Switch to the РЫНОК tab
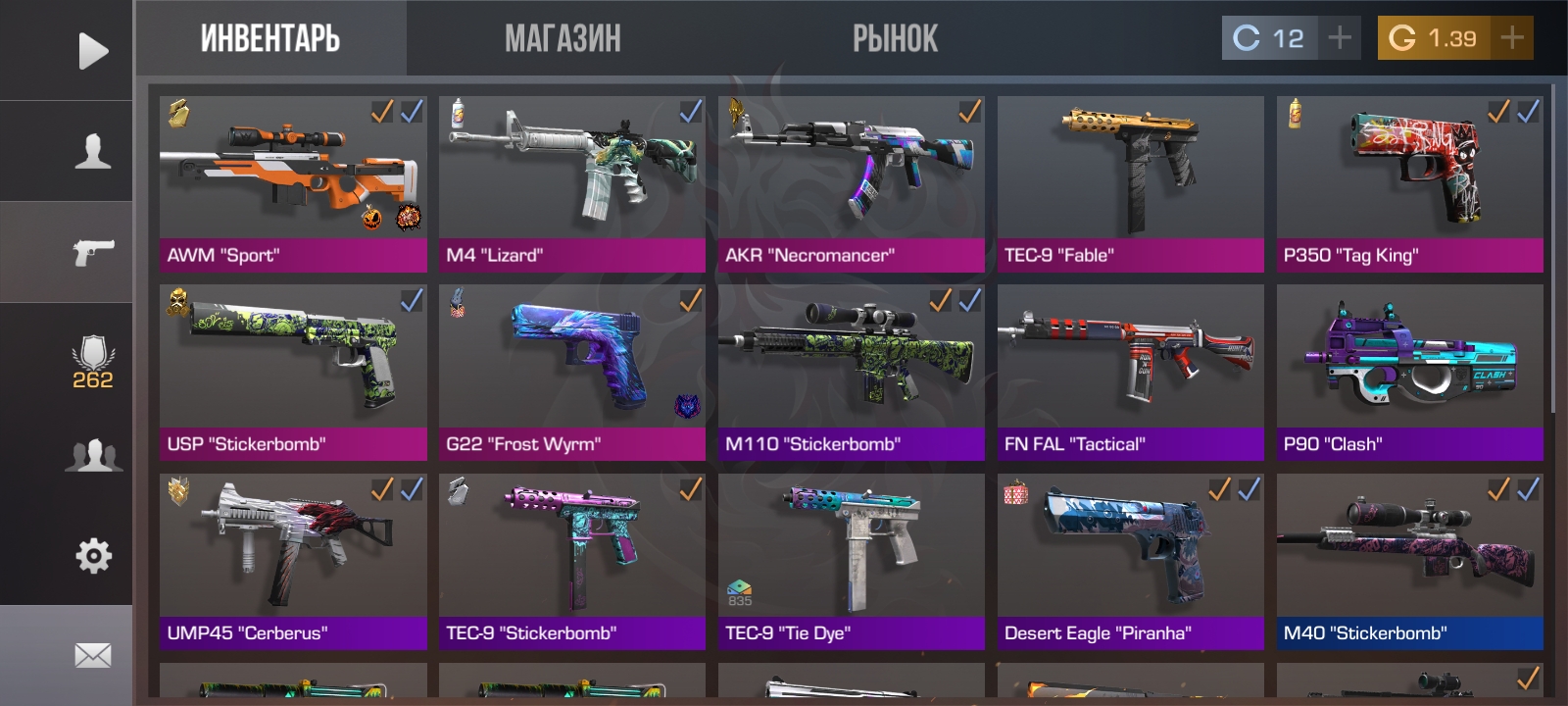The image size is (1568, 706). pos(895,39)
